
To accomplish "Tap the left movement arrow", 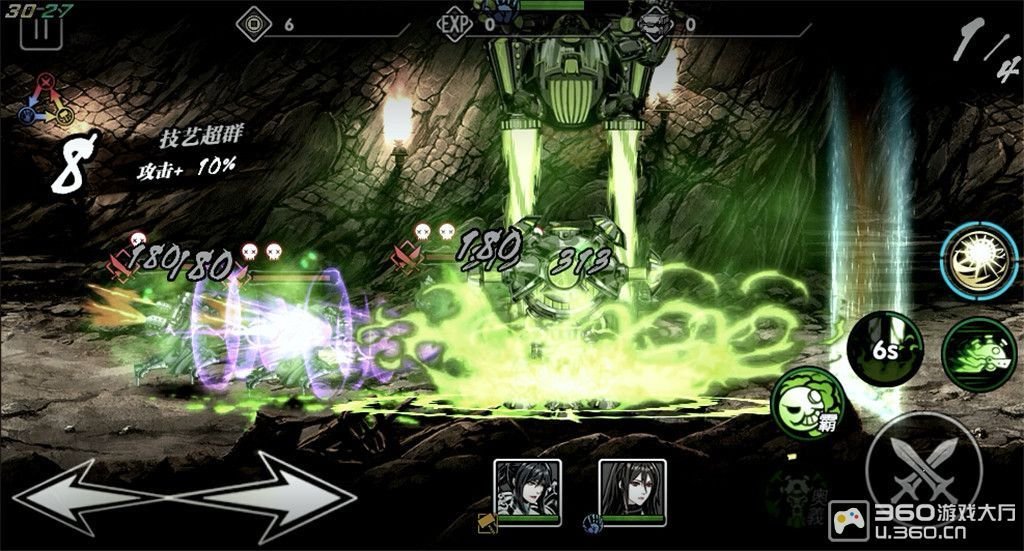I will (x=80, y=496).
